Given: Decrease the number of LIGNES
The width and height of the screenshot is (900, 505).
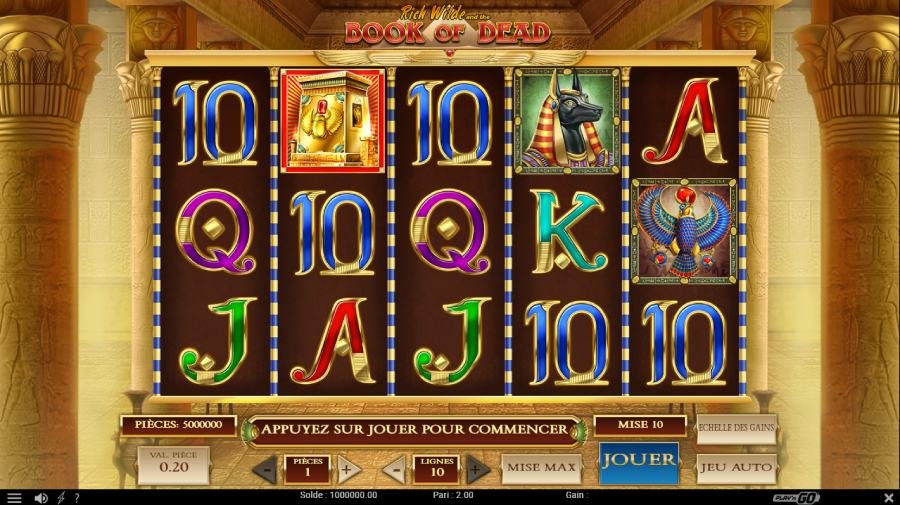Looking at the screenshot, I should coord(394,468).
